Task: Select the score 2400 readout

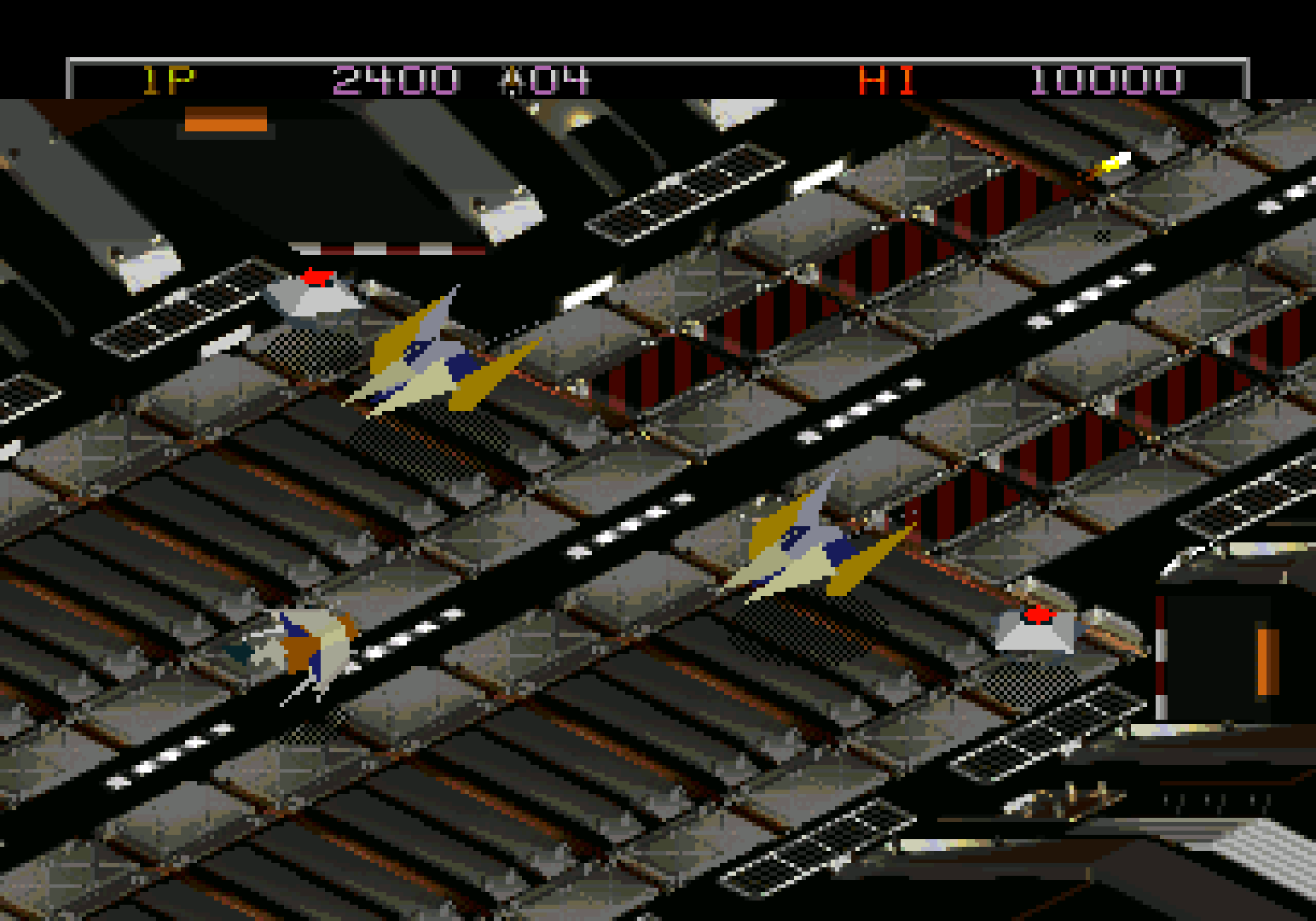Action: (394, 78)
